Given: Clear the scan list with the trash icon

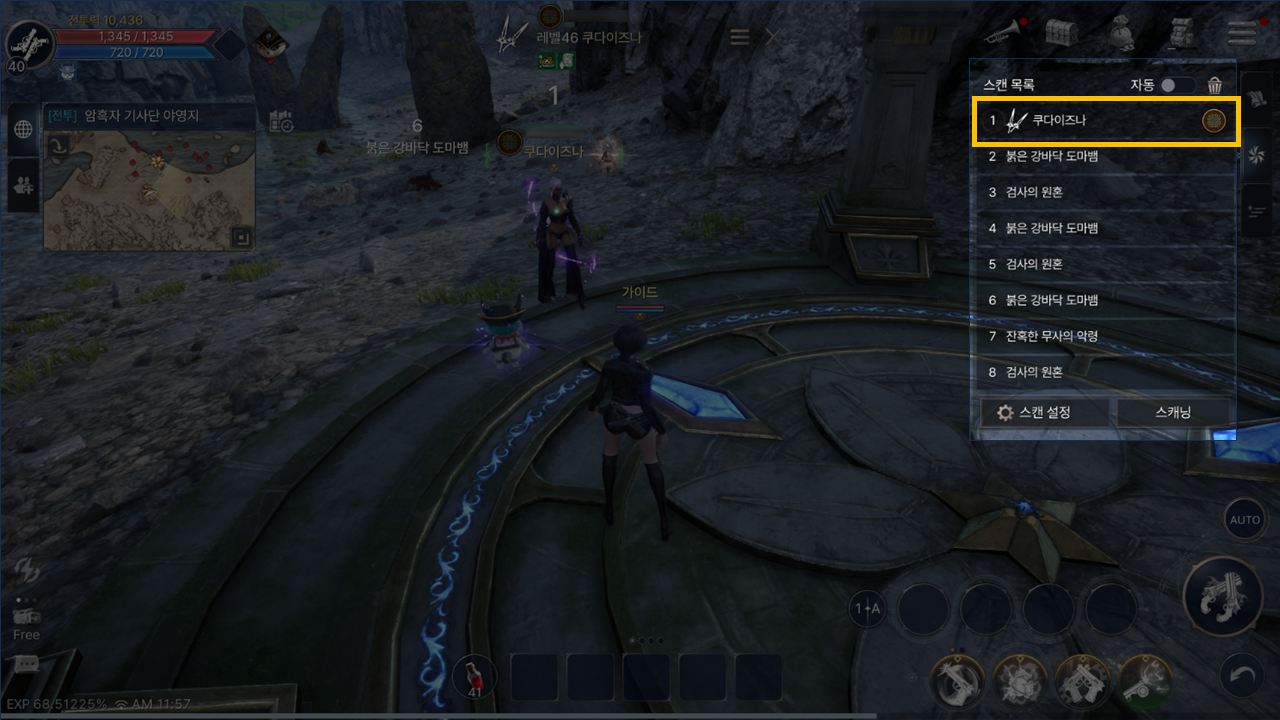Looking at the screenshot, I should click(x=1215, y=86).
